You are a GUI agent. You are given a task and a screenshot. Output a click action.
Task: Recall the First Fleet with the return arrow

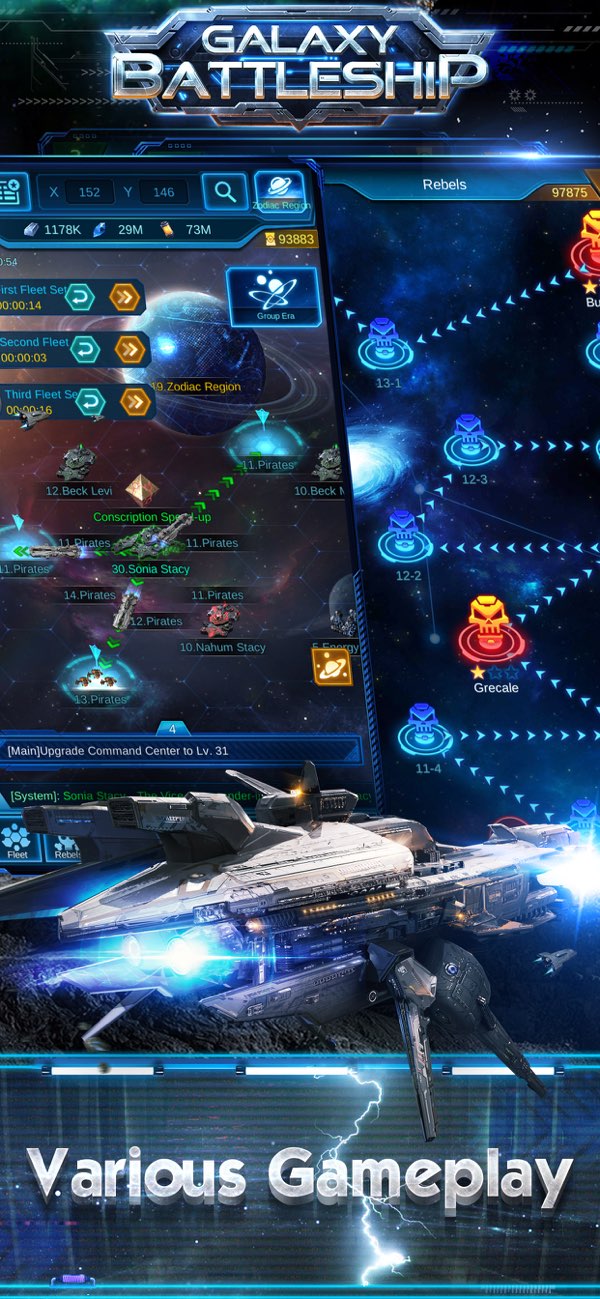coord(79,297)
